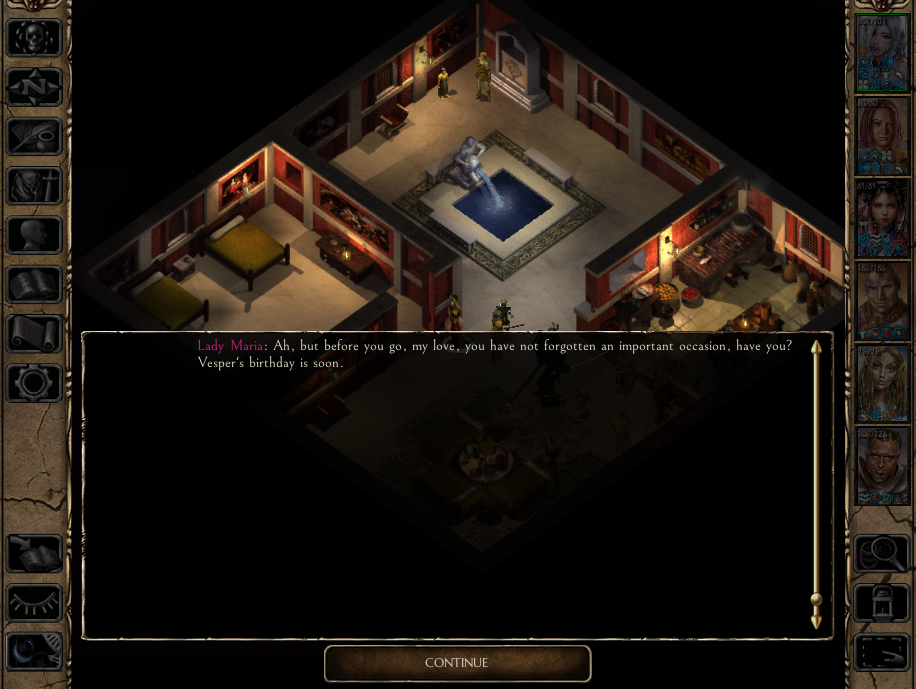Show the character record via the head silhouette icon
Viewport: 916px width, 689px height.
point(35,235)
